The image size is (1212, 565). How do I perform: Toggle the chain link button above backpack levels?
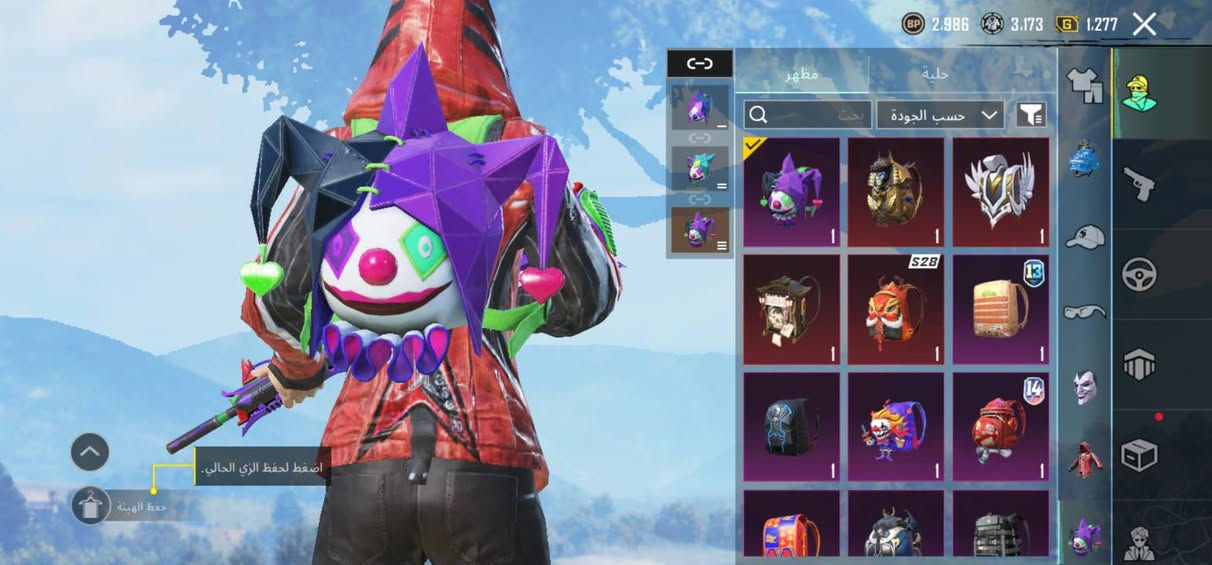point(700,64)
